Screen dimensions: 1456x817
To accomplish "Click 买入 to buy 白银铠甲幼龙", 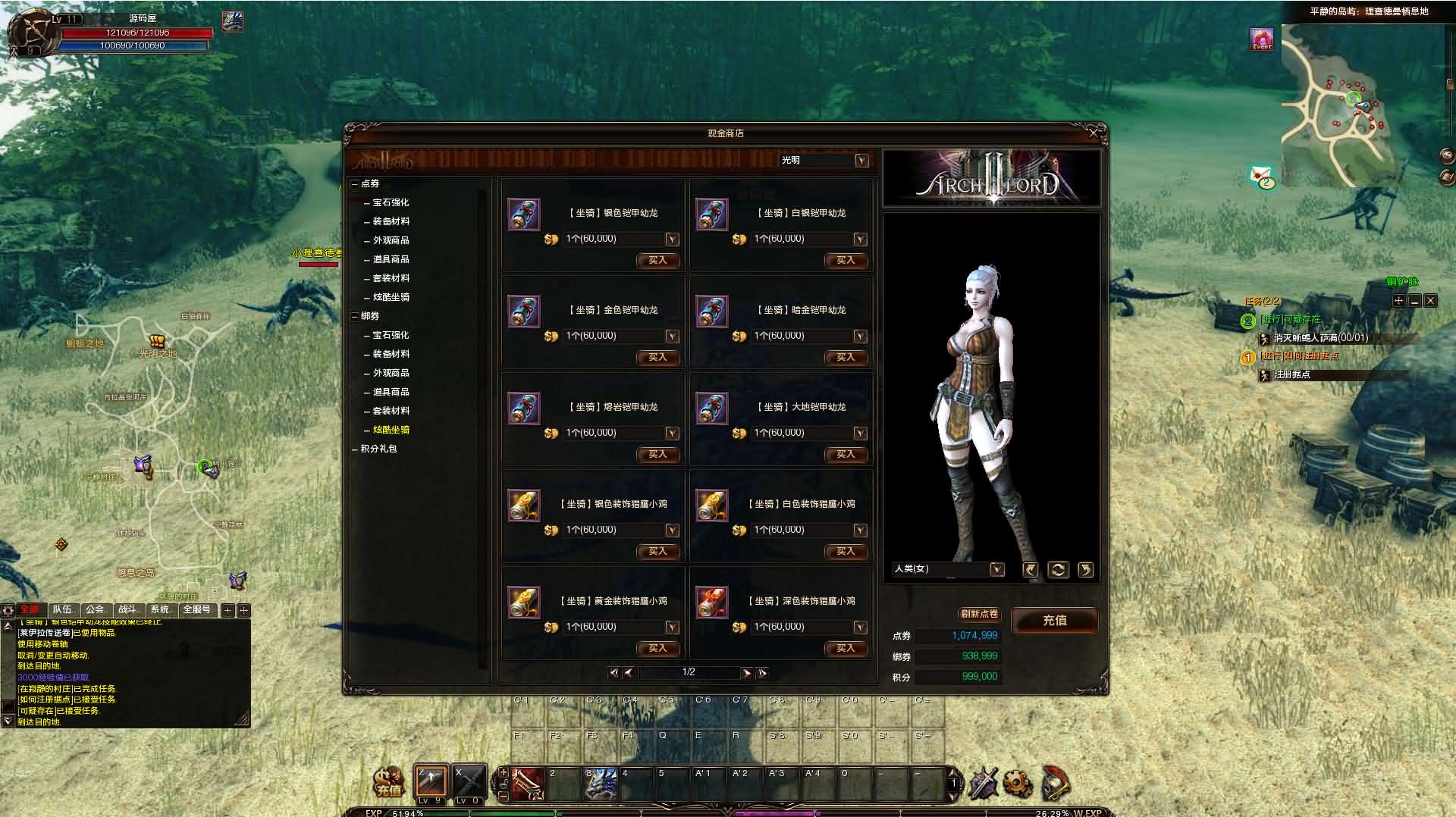I will point(845,260).
